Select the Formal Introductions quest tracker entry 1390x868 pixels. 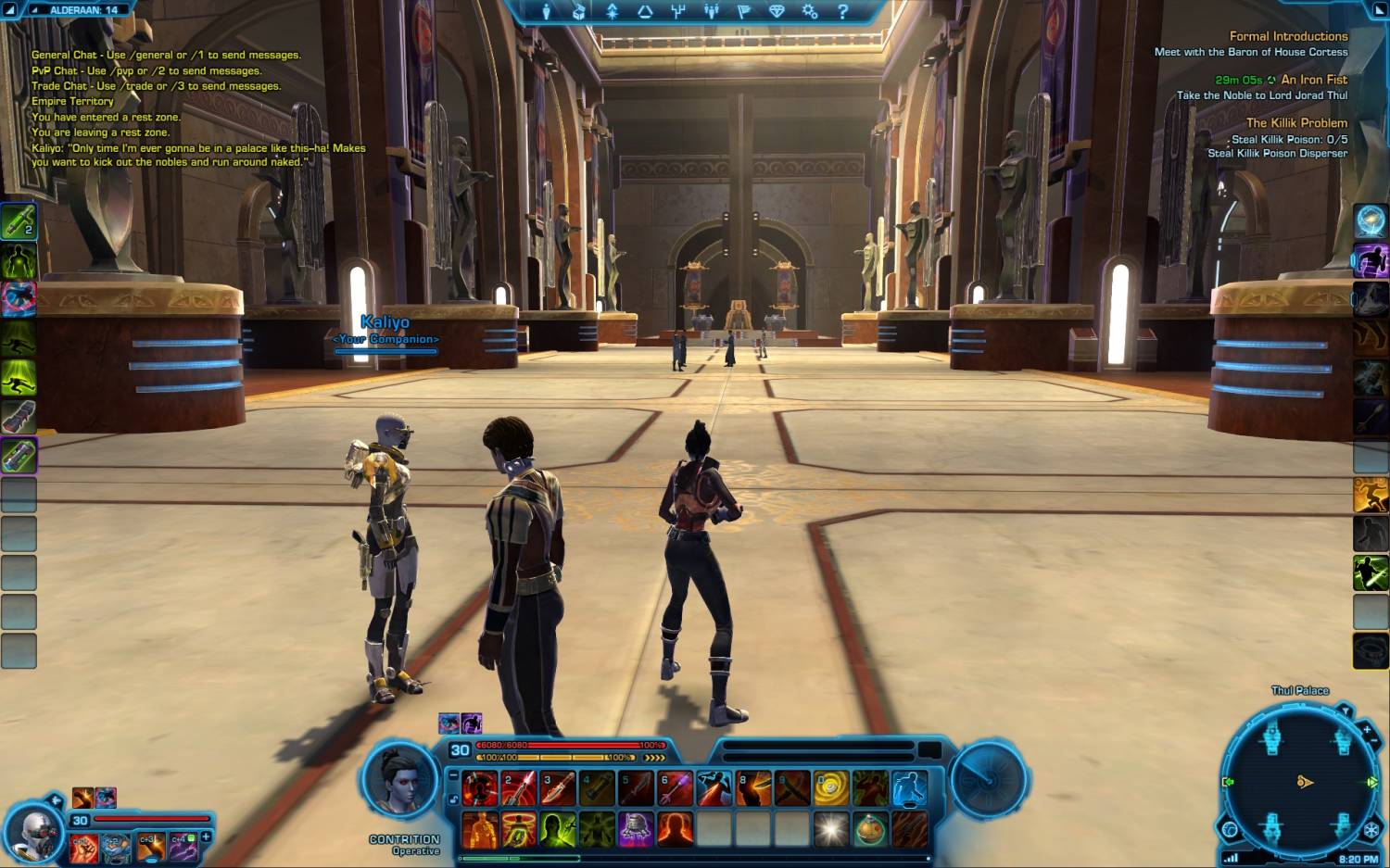click(1288, 36)
